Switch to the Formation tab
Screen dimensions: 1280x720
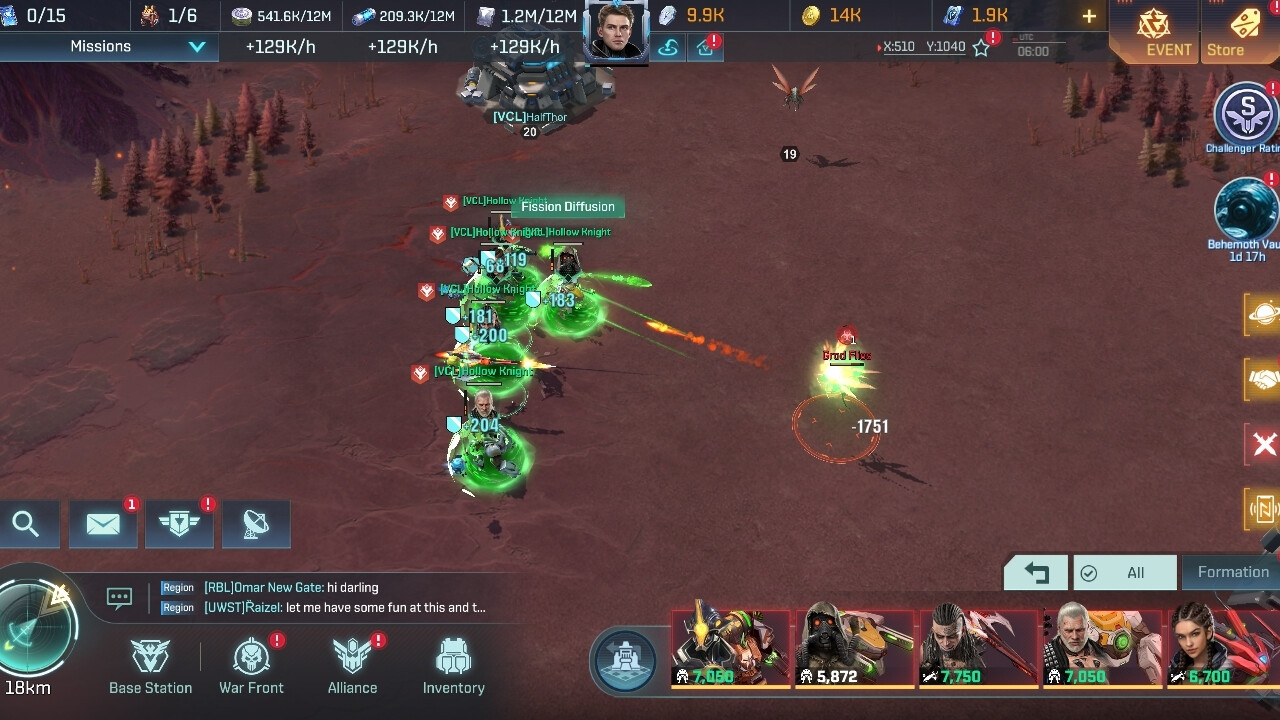pos(1232,572)
